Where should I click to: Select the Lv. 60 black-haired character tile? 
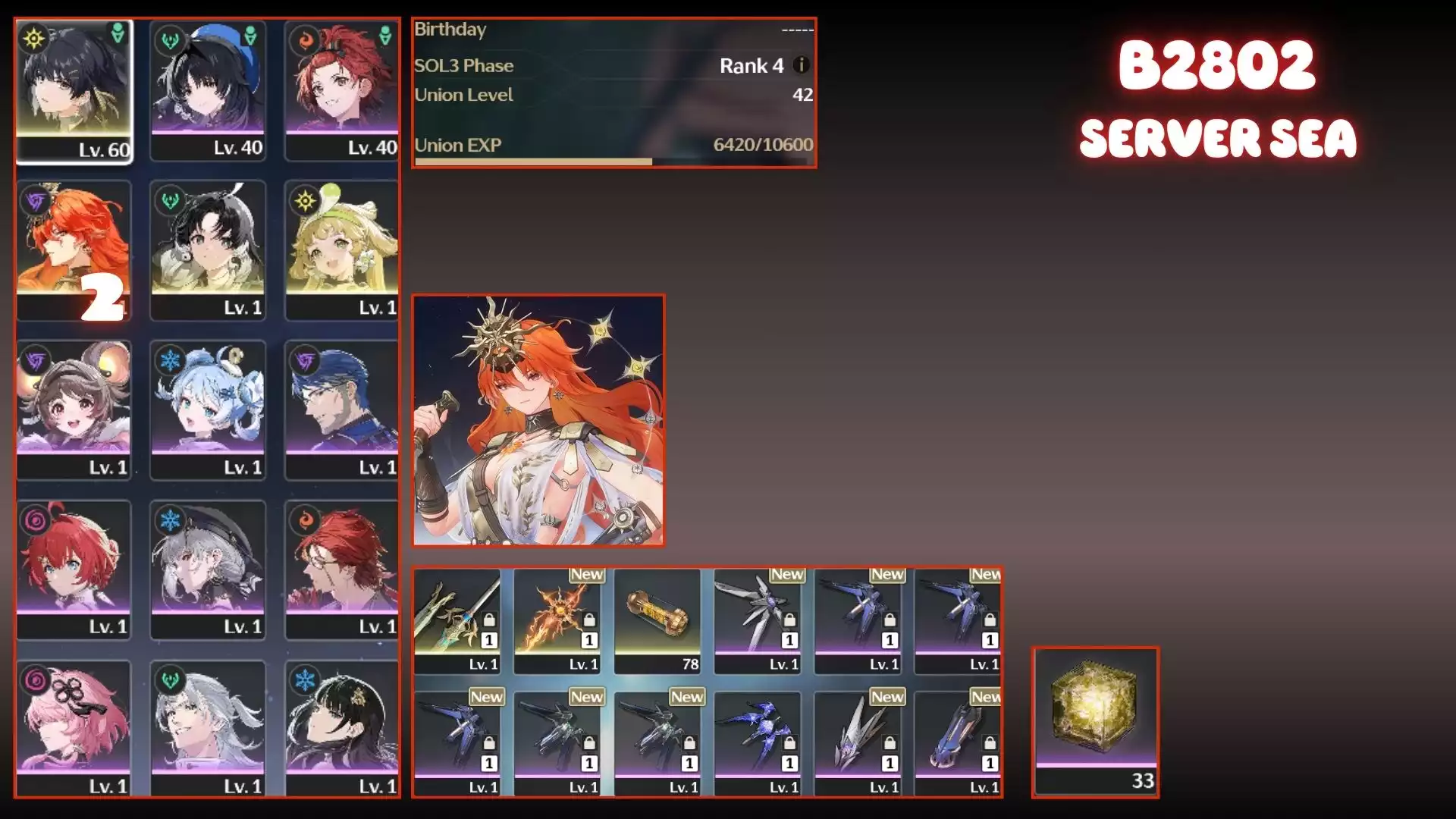point(74,91)
